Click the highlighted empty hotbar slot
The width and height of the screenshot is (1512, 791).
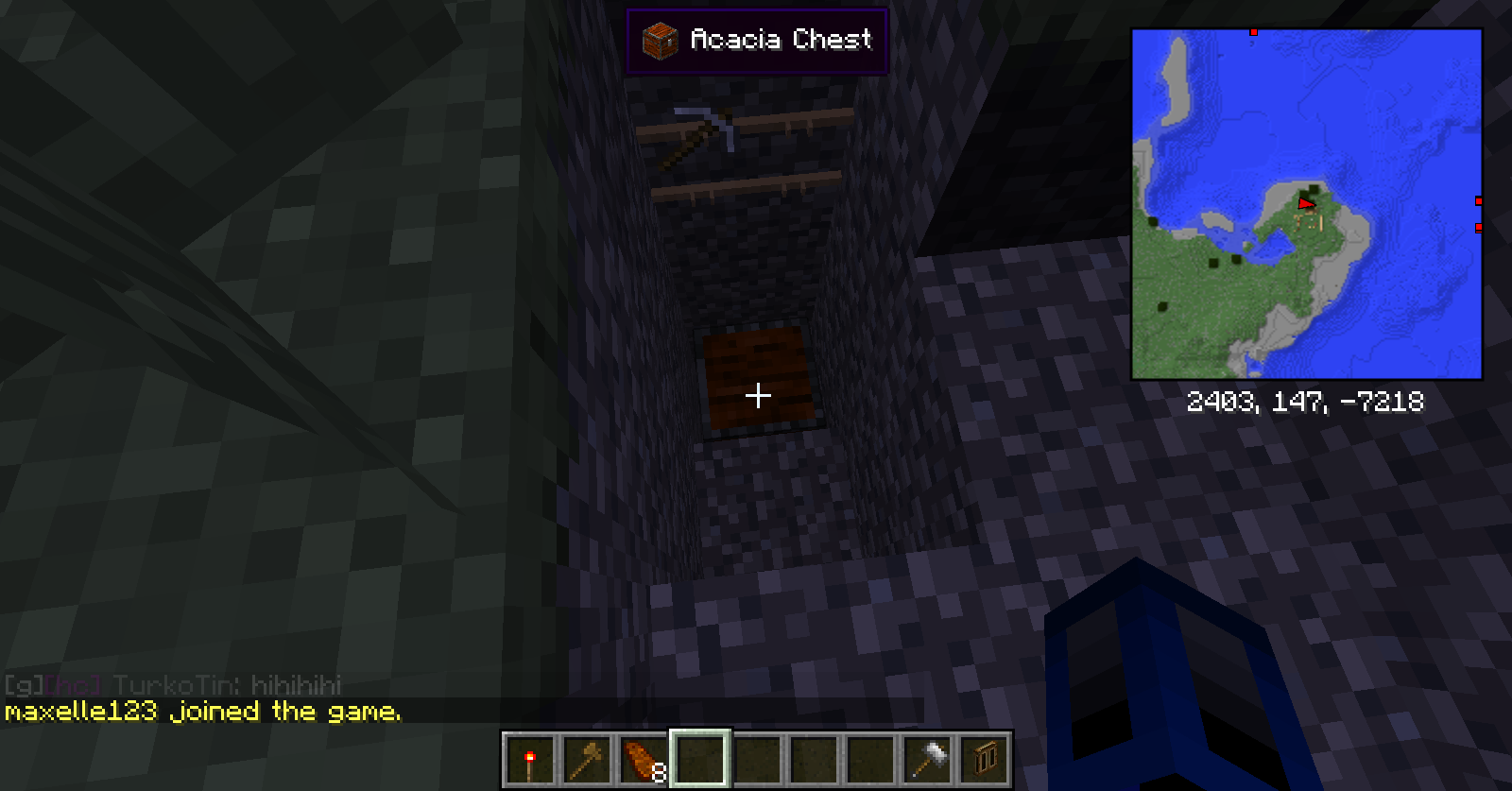coord(700,759)
